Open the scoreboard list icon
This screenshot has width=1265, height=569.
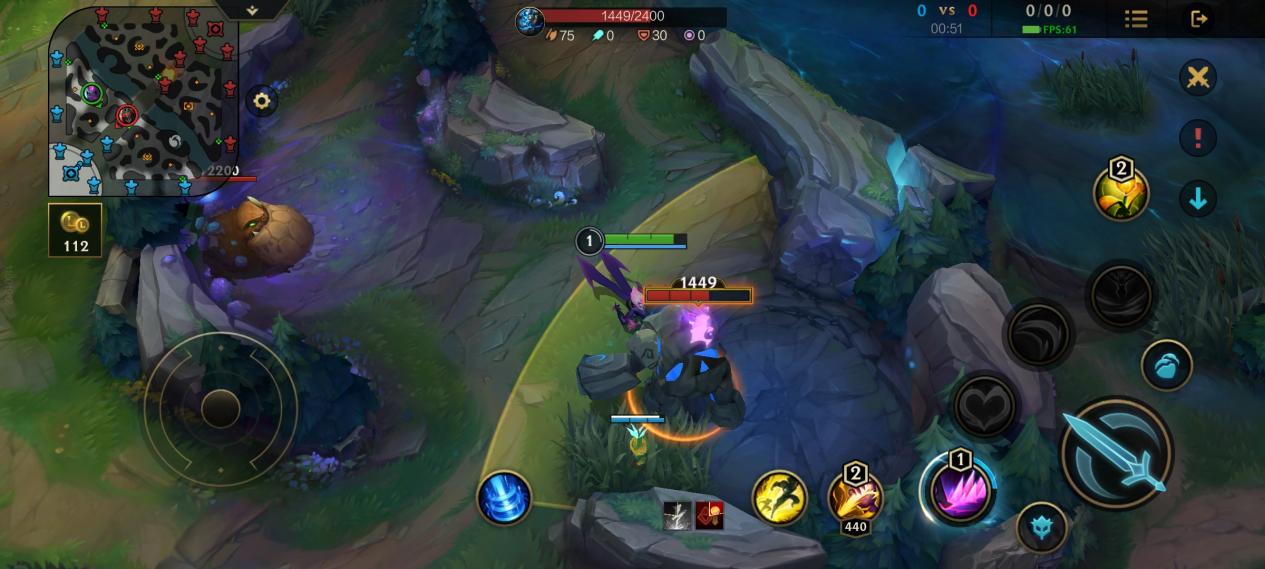click(x=1136, y=18)
